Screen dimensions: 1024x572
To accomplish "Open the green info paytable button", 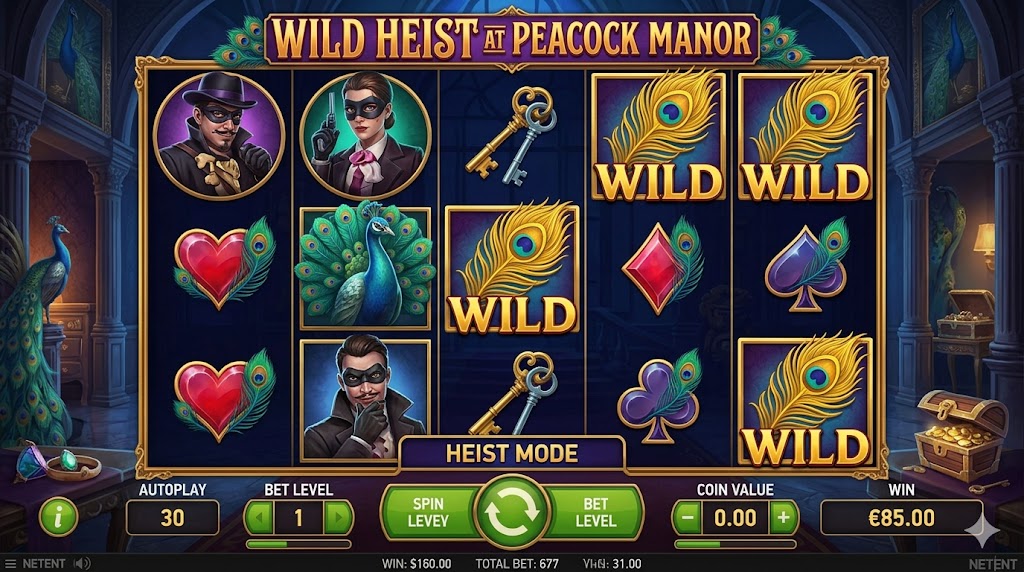I will pos(59,517).
